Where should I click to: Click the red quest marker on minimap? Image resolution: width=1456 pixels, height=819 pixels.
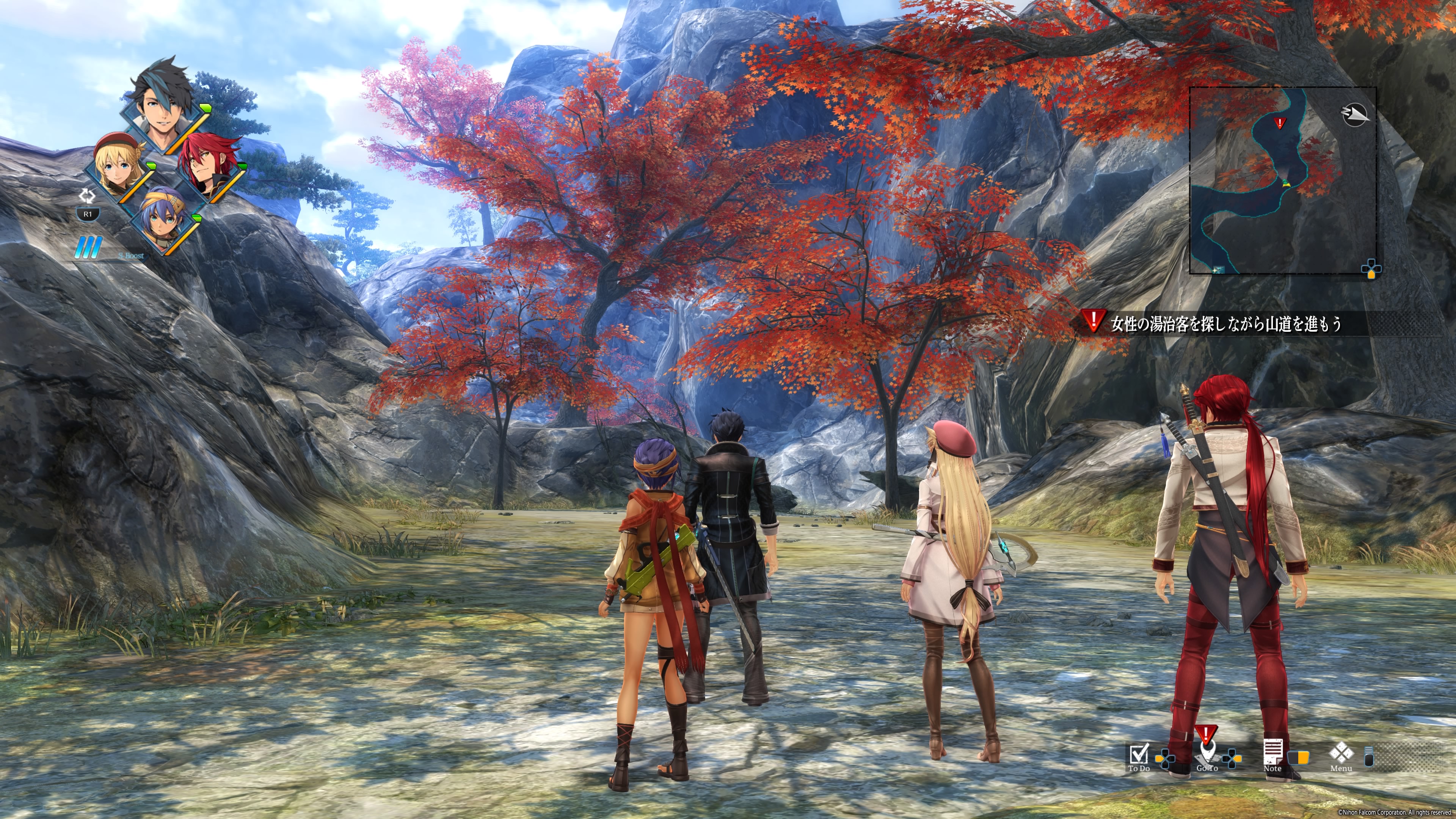click(1280, 122)
